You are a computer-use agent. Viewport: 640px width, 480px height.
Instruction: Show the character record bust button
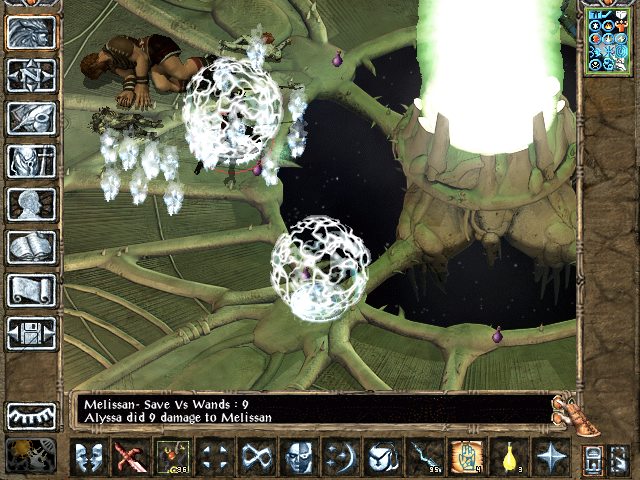tap(31, 203)
